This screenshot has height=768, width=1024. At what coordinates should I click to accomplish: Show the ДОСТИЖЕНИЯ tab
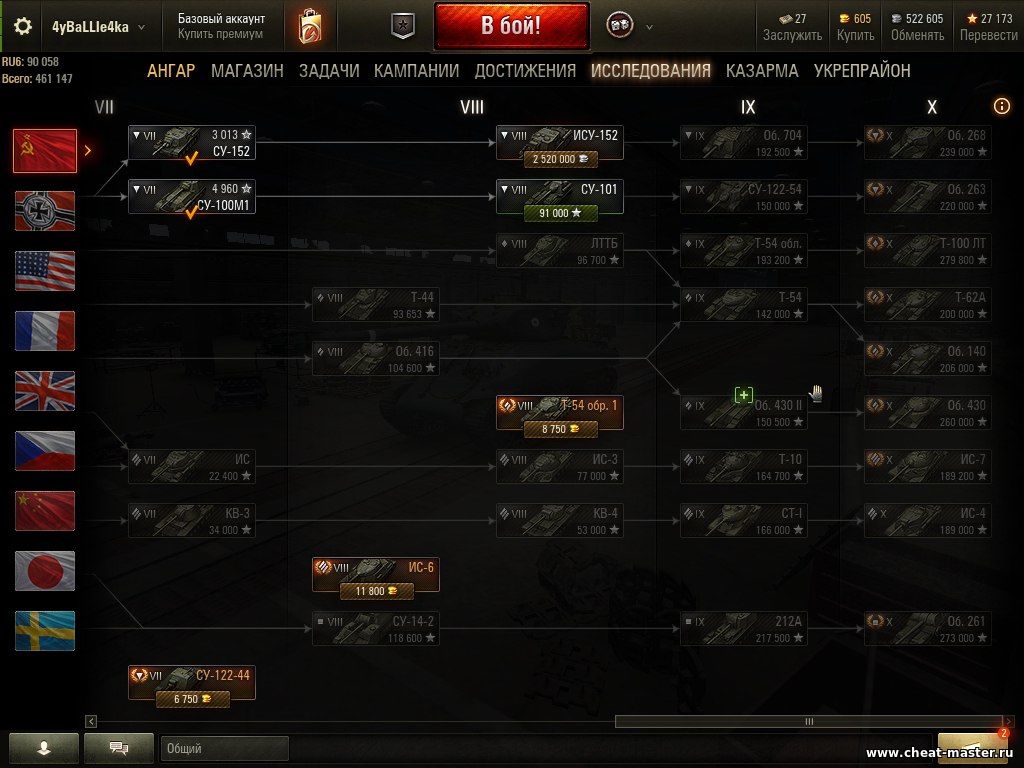click(525, 71)
